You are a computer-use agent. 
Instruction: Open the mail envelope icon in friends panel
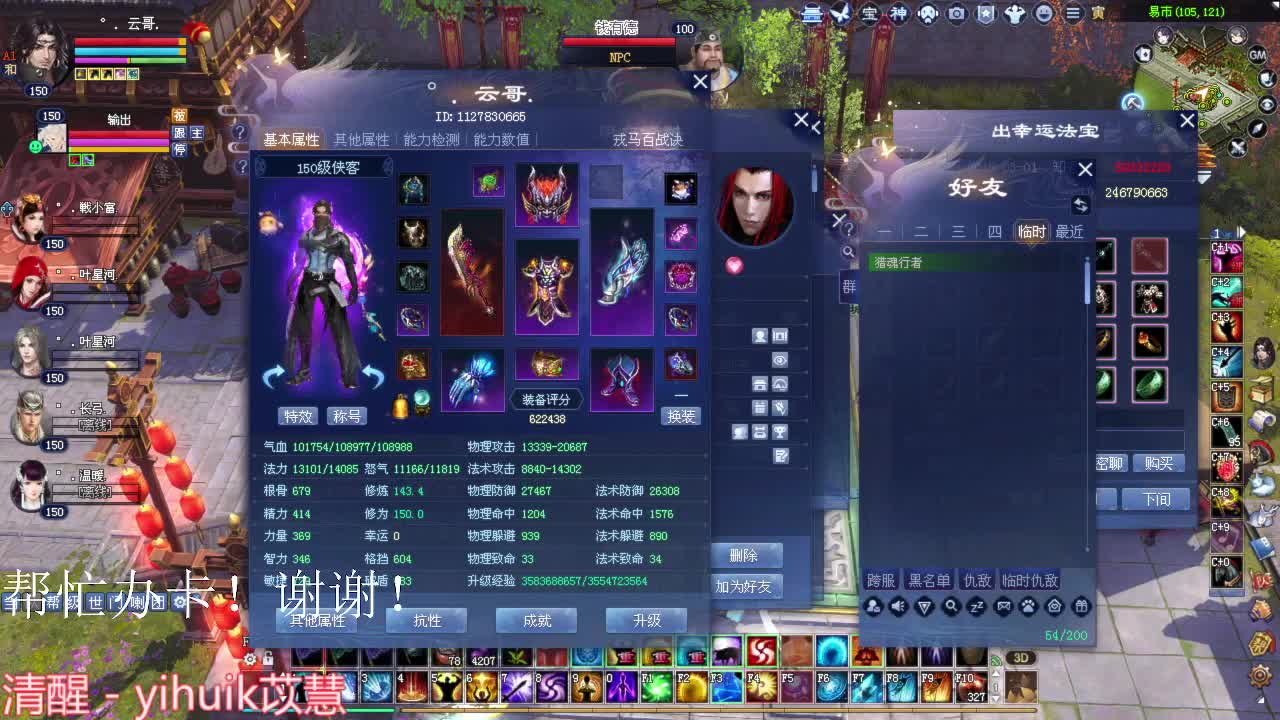pos(1003,606)
